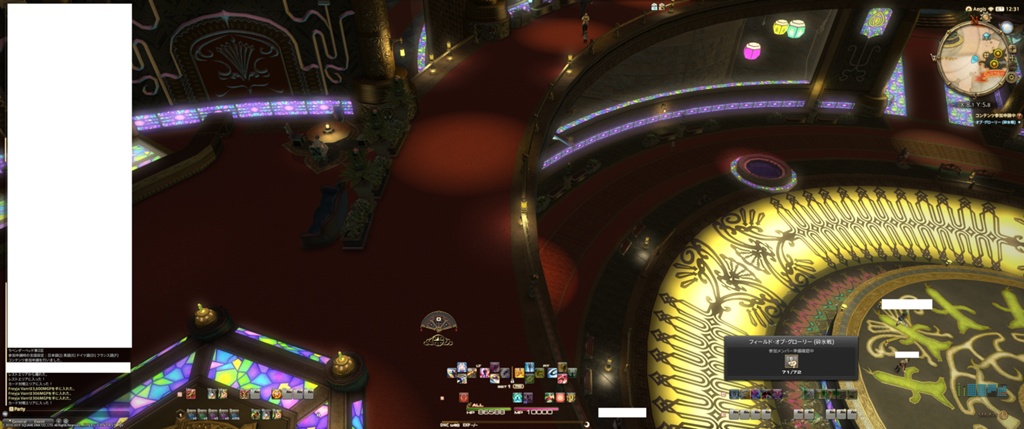Activate the orange pumpkin icon on hotbar
Viewport: 1024px width, 429px height.
pyautogui.click(x=276, y=394)
